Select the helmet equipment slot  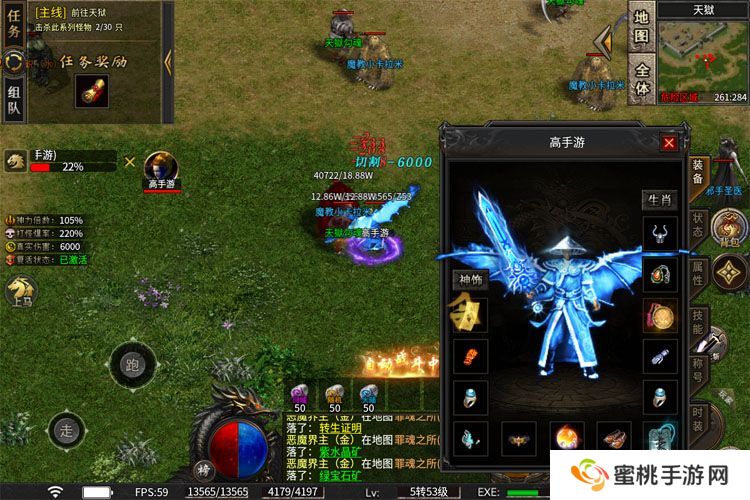pyautogui.click(x=659, y=233)
